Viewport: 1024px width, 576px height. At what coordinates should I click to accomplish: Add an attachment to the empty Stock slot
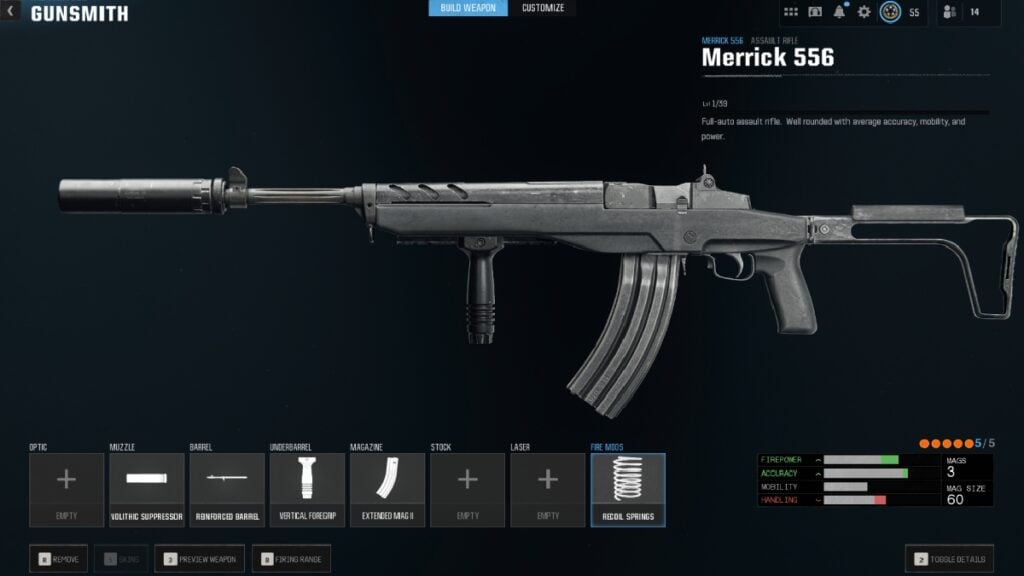tap(467, 489)
